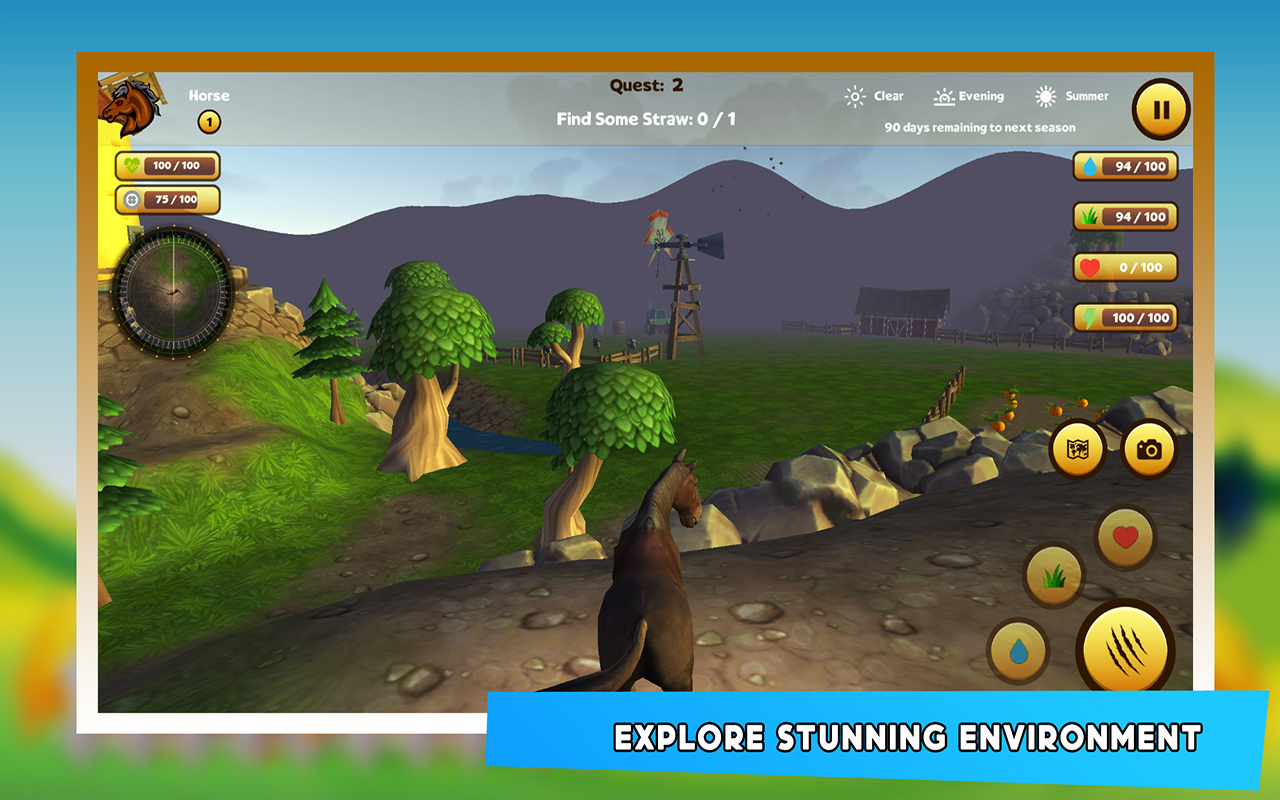Toggle the green health pulse indicator
1280x800 pixels.
pyautogui.click(x=165, y=166)
